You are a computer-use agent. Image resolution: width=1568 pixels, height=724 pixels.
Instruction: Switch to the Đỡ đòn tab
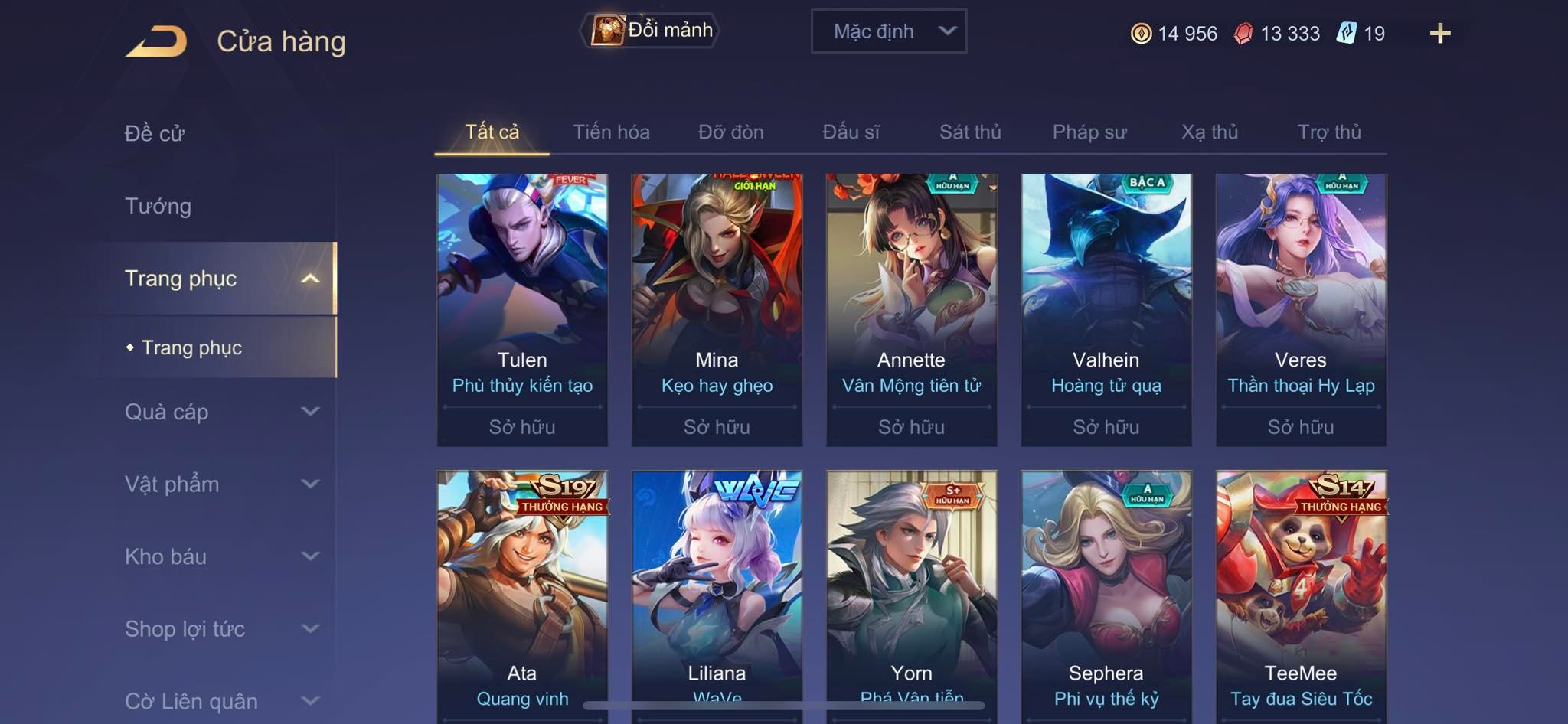[730, 132]
